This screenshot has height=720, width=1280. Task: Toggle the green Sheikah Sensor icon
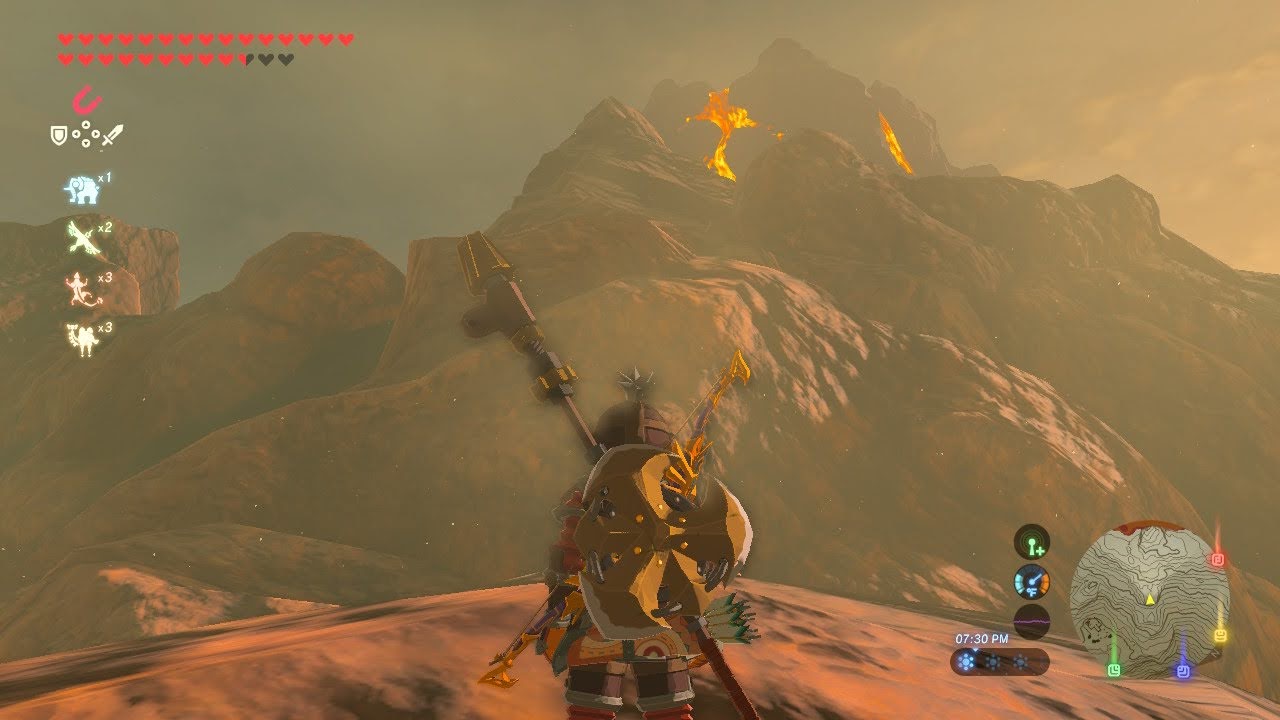point(1031,542)
